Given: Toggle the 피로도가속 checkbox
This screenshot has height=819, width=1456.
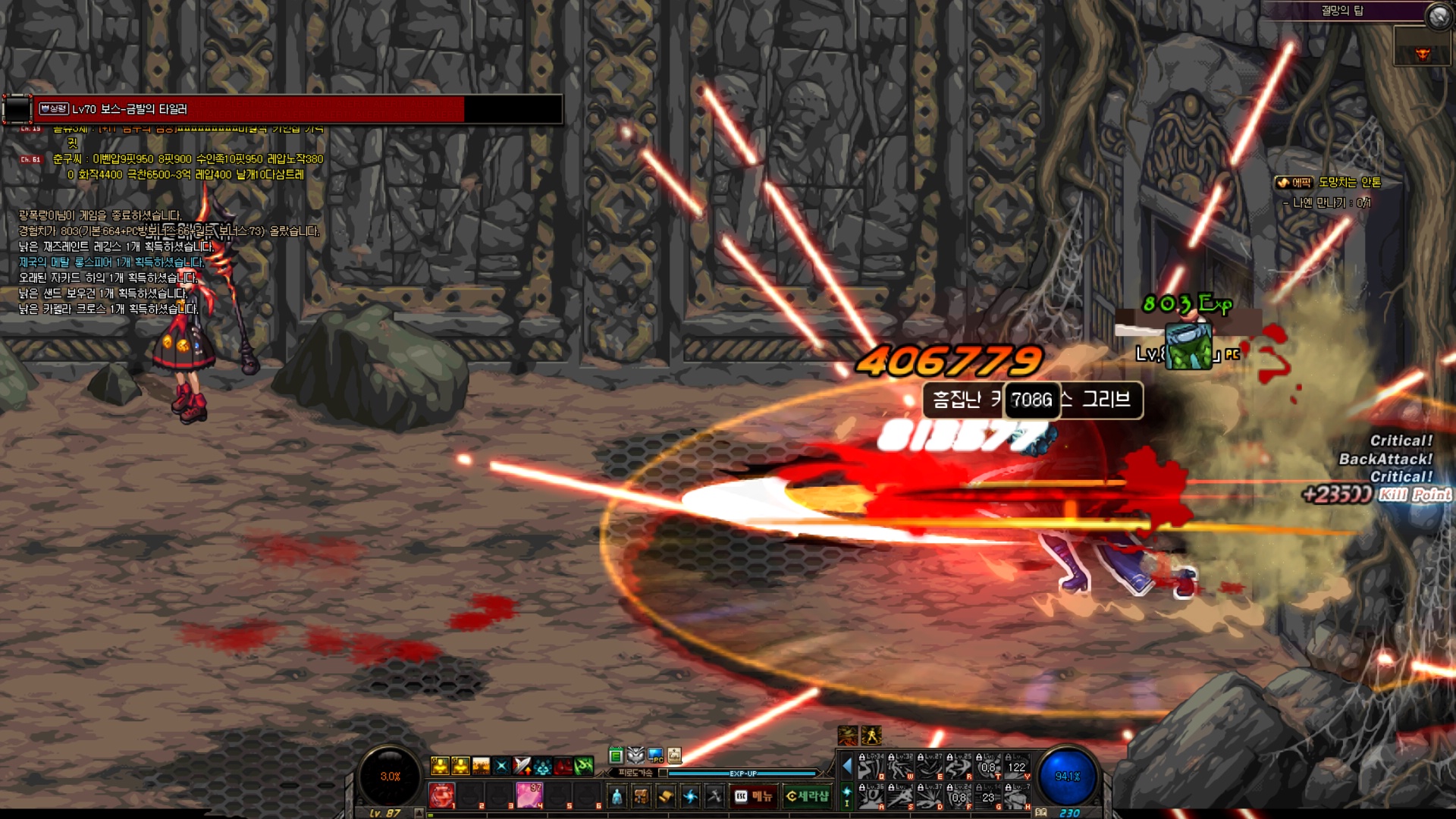Looking at the screenshot, I should [664, 773].
